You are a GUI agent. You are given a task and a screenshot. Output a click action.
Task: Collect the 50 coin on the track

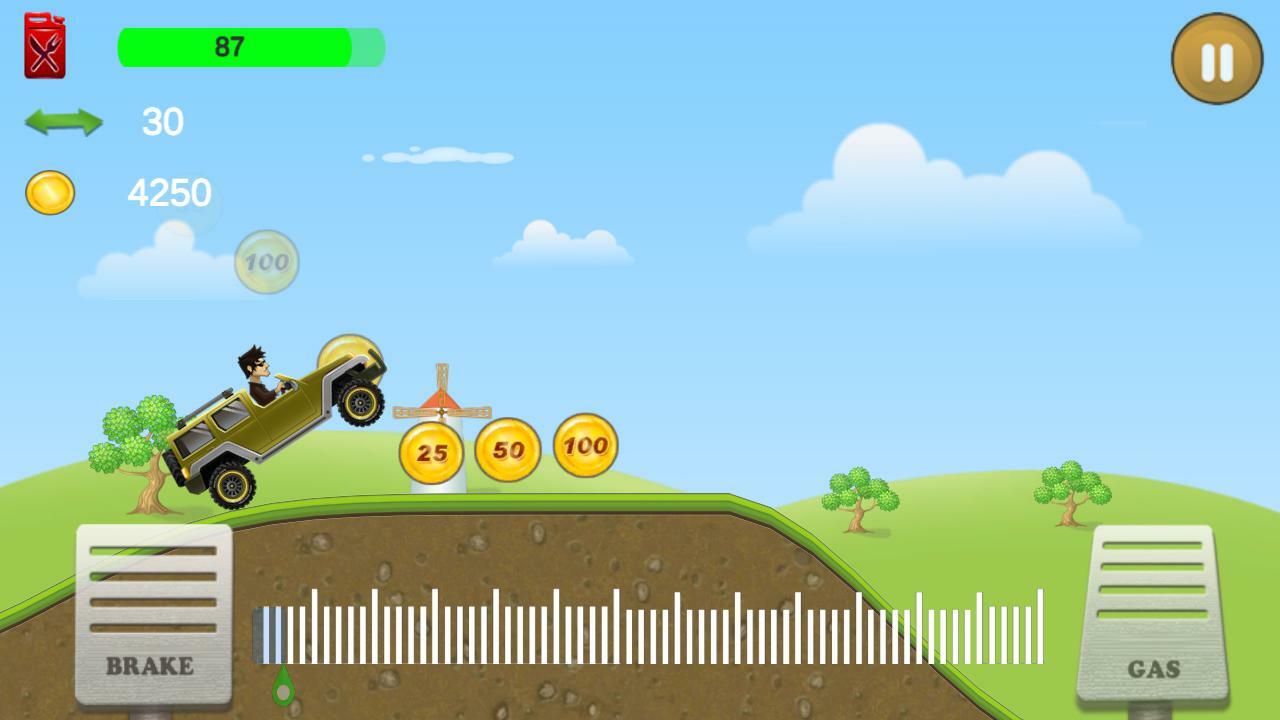[x=508, y=447]
